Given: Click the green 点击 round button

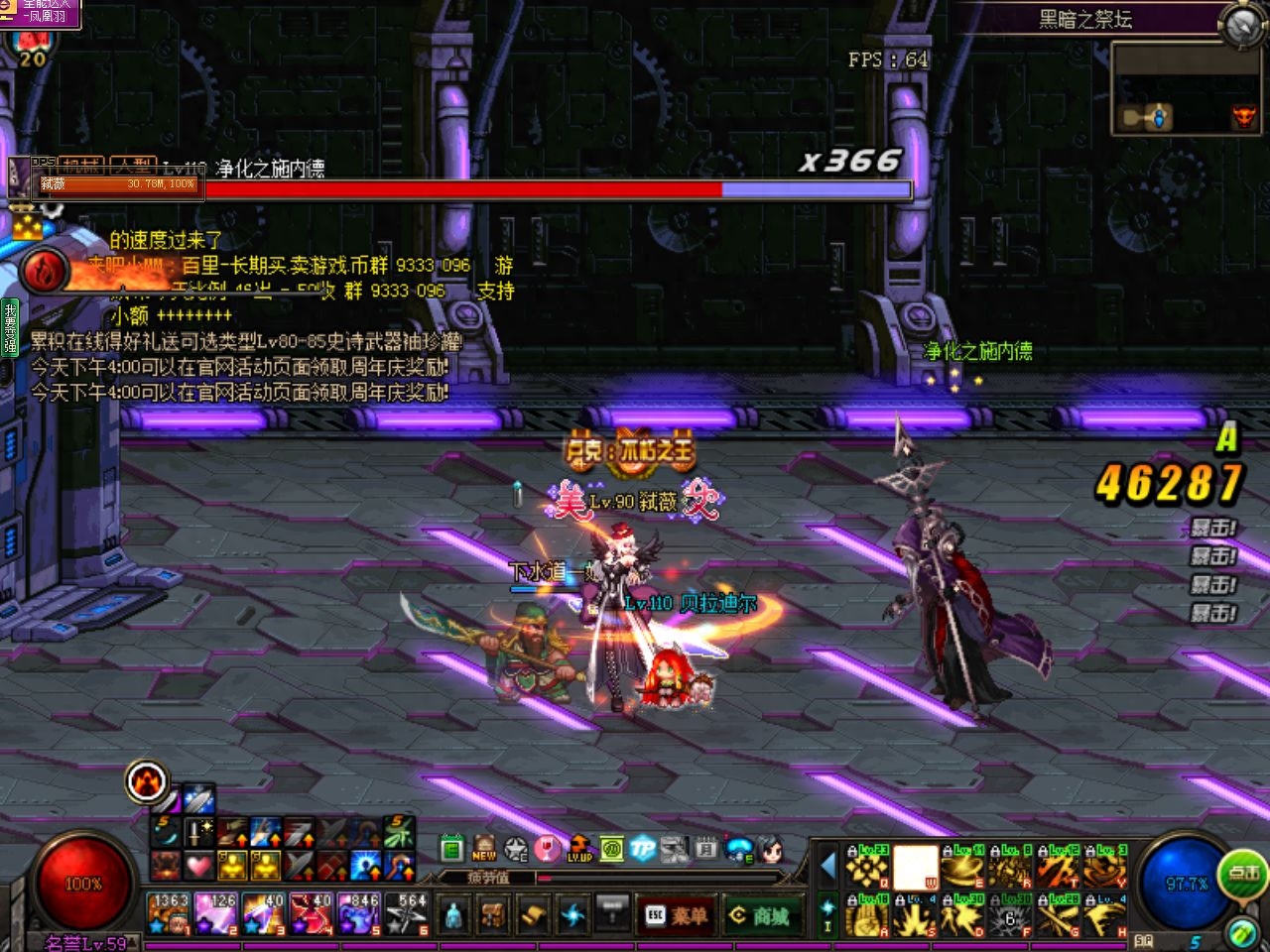Looking at the screenshot, I should point(1243,873).
